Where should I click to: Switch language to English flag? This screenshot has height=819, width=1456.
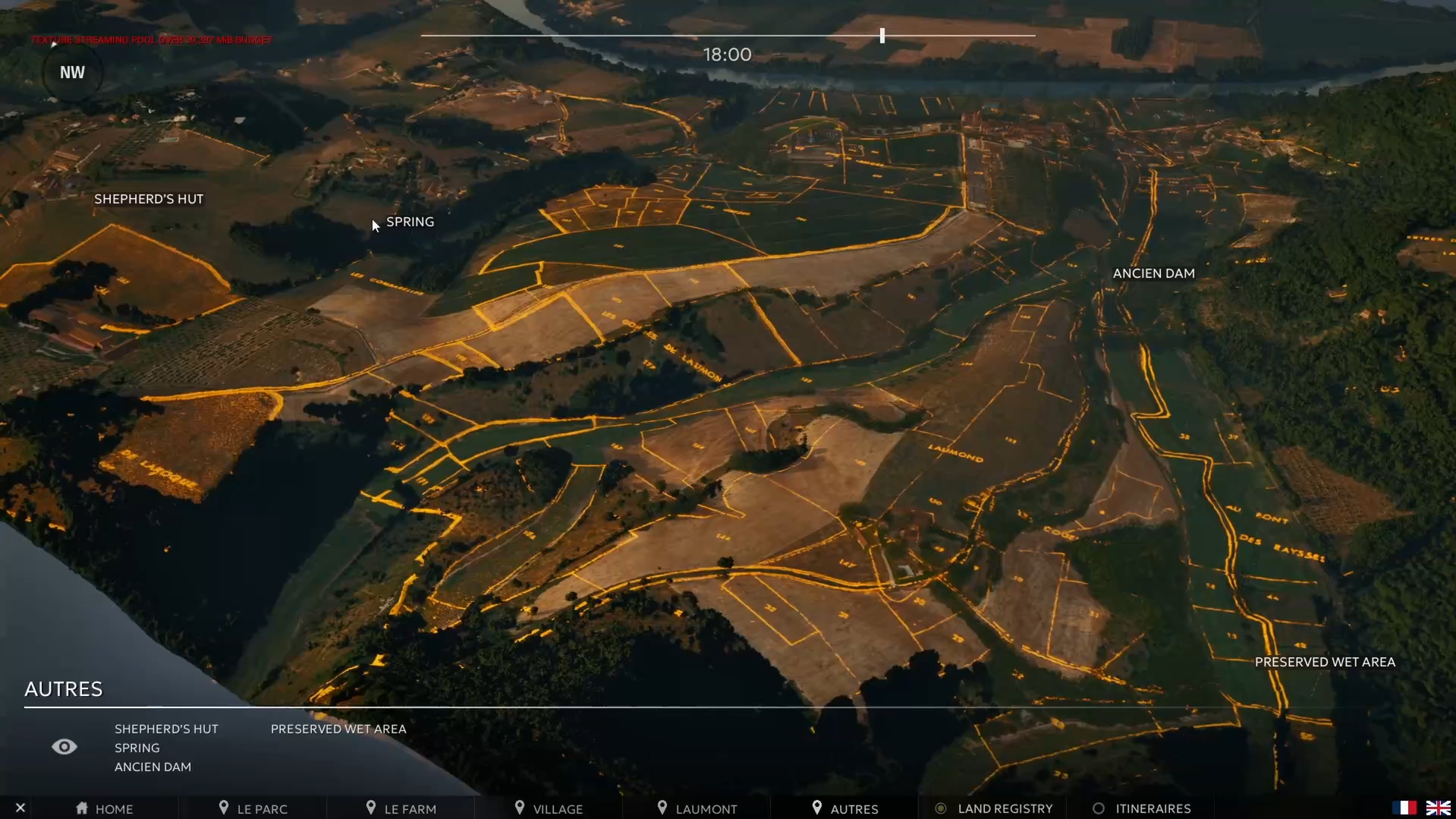click(x=1438, y=808)
